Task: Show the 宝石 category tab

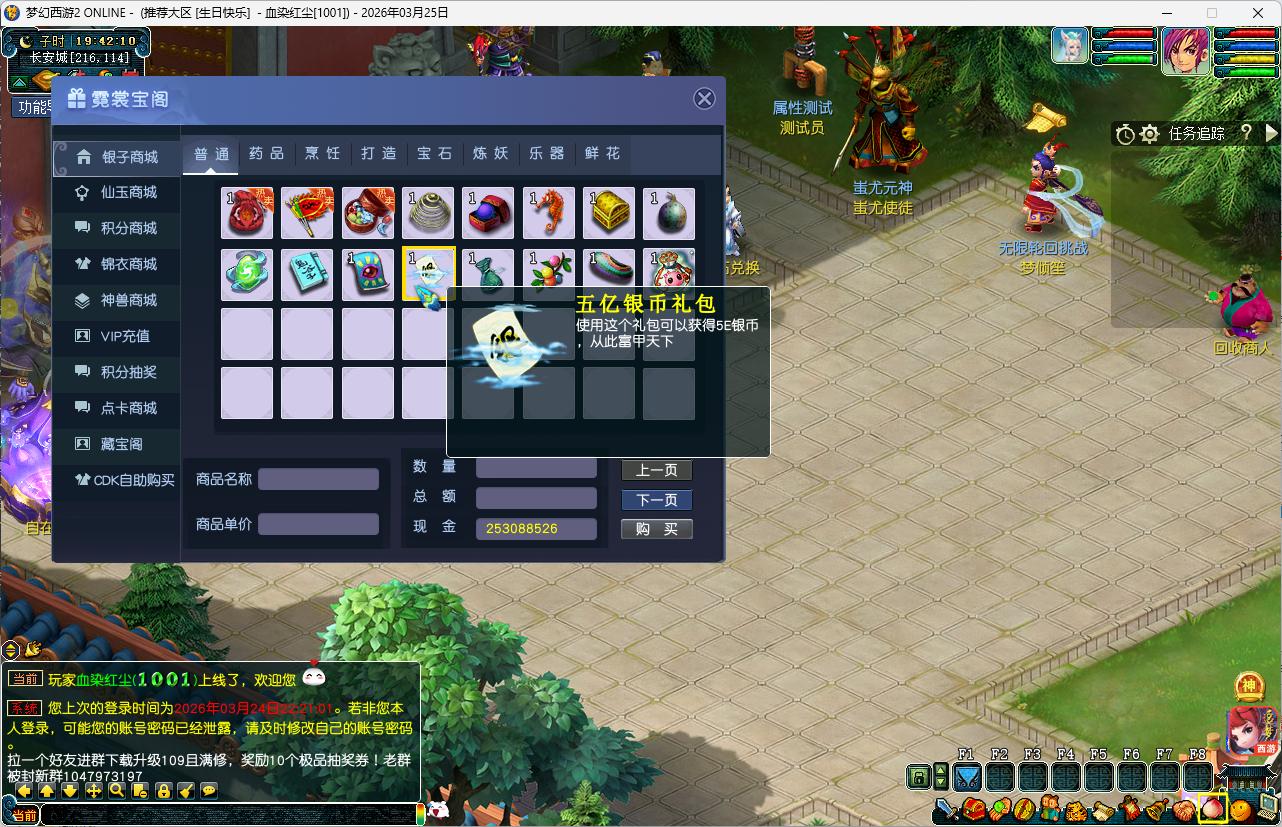Action: click(x=435, y=154)
